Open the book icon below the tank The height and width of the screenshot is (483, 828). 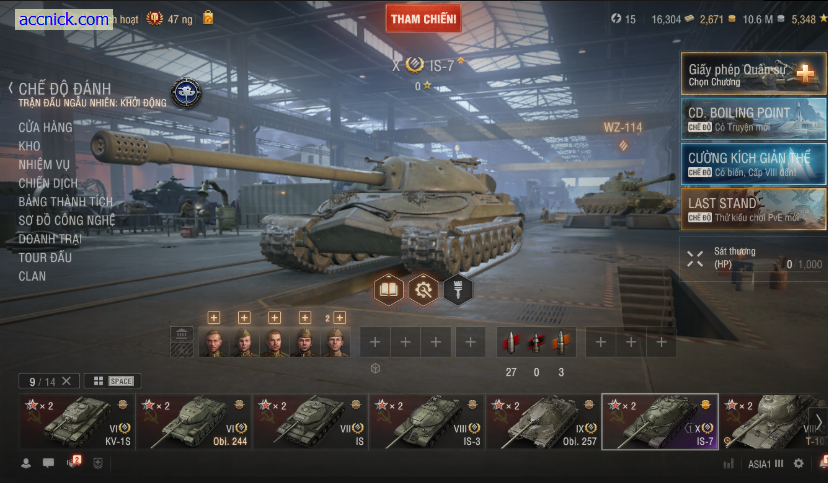388,290
